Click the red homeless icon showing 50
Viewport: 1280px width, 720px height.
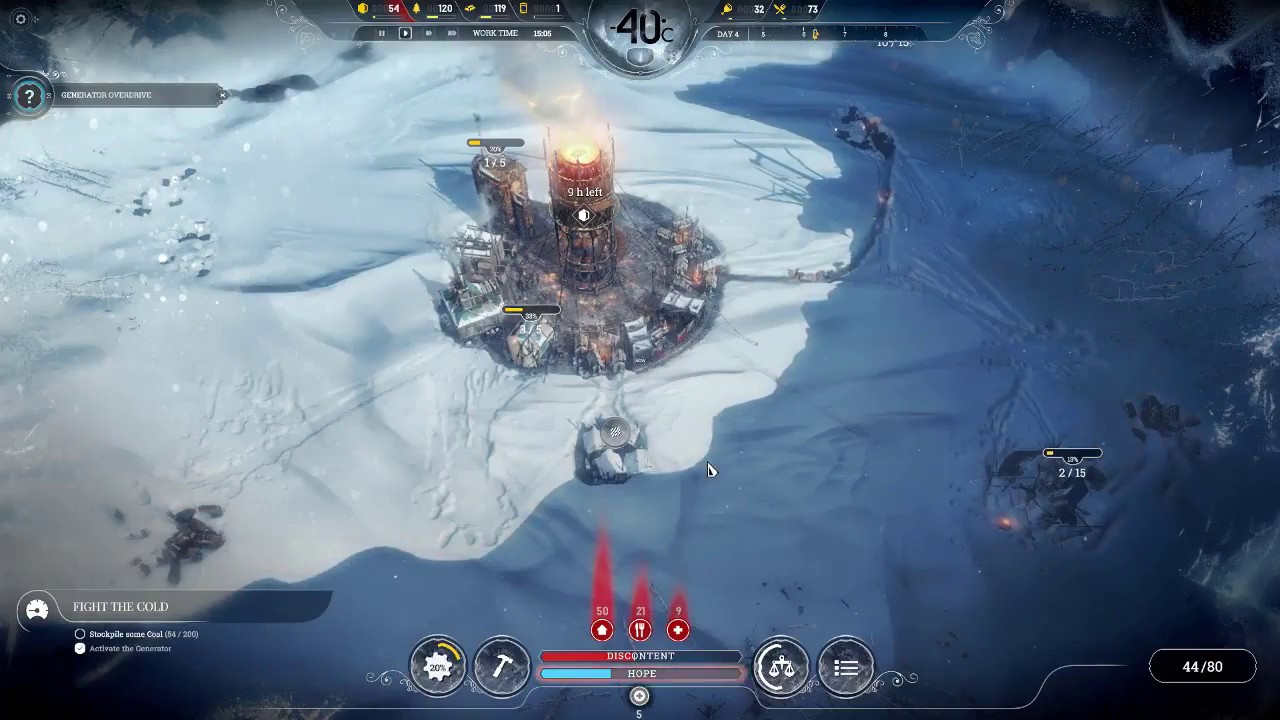602,629
